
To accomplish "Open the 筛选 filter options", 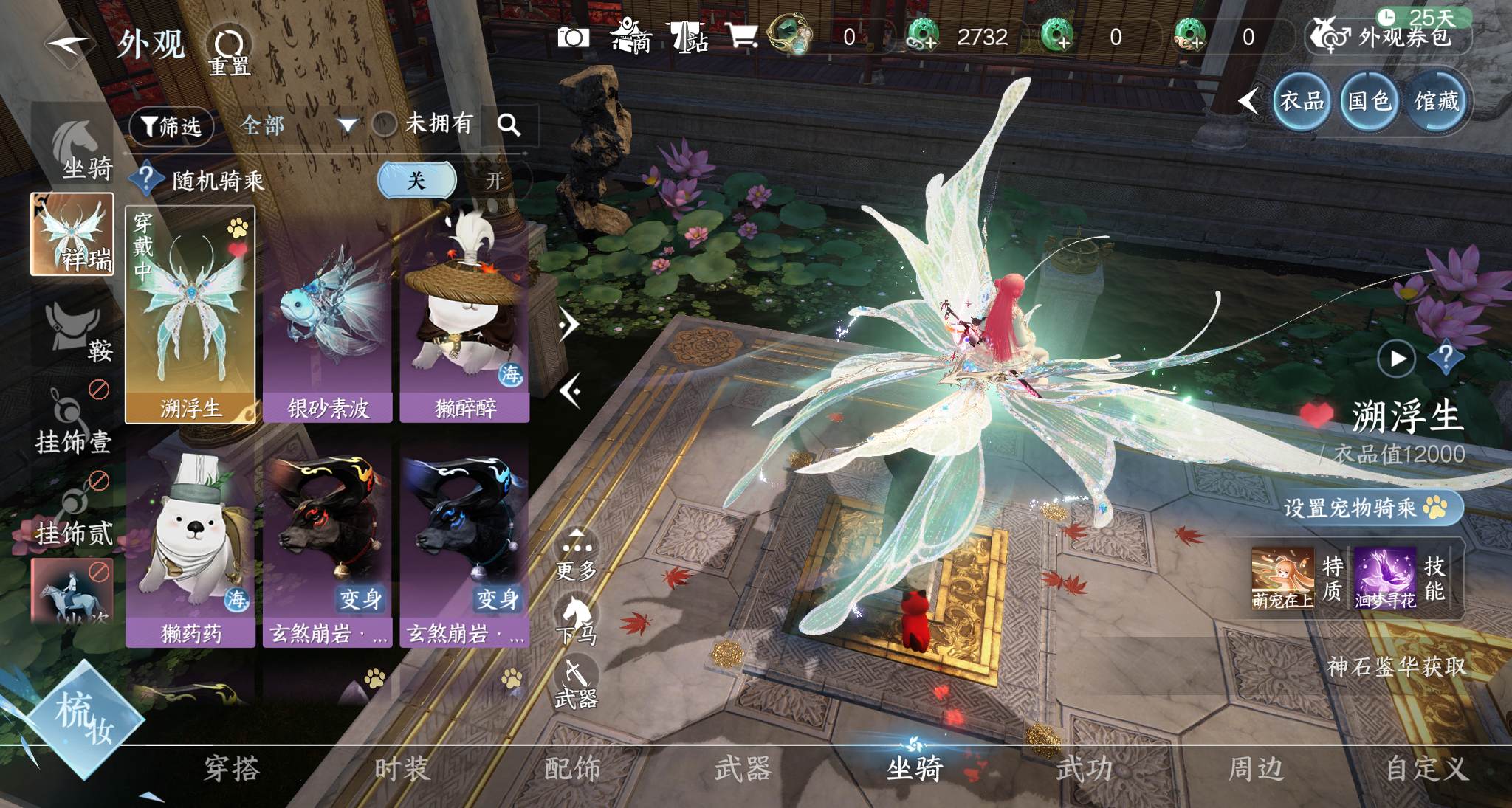I will point(171,126).
